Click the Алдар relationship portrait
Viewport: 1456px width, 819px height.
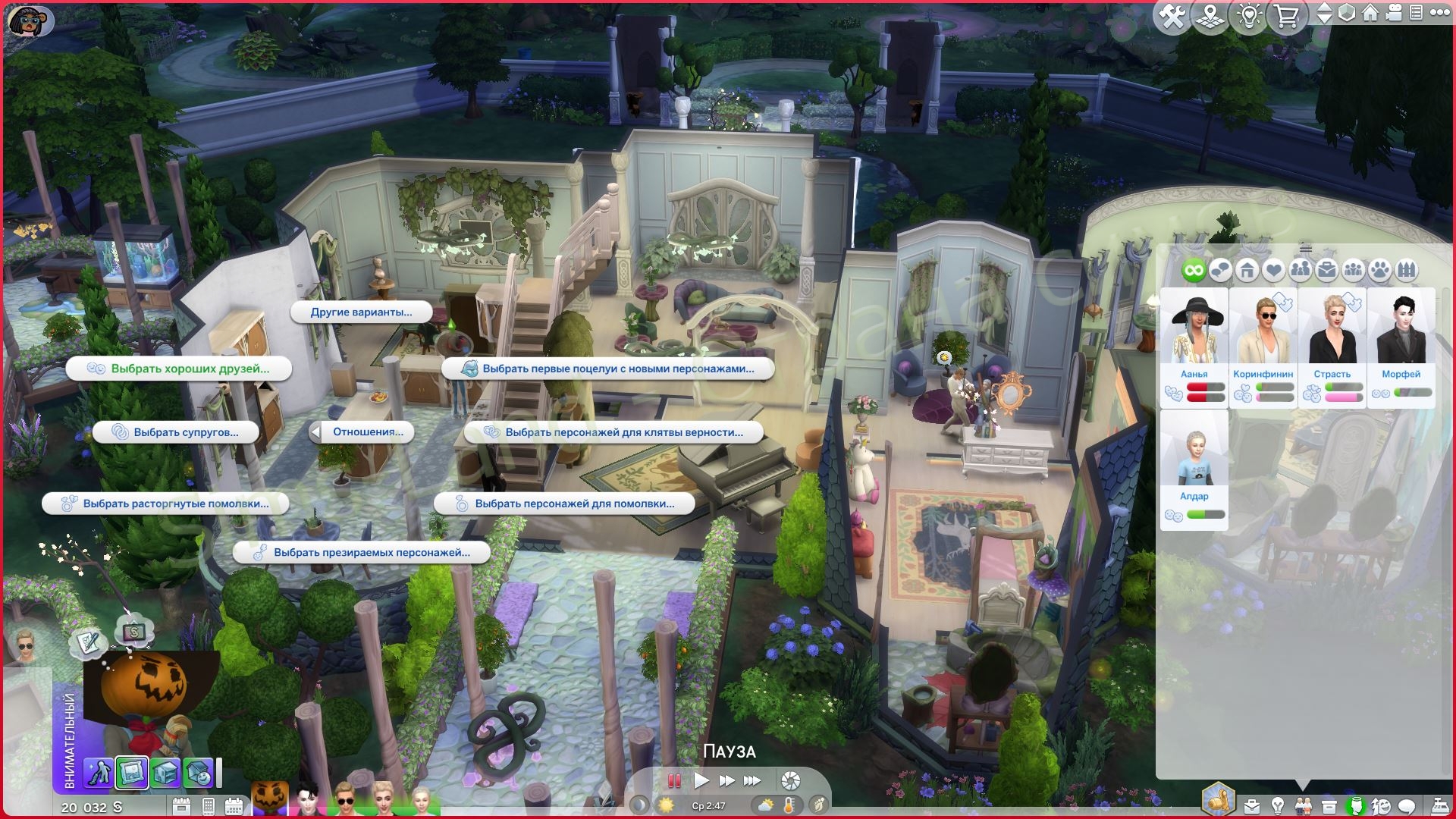1194,455
